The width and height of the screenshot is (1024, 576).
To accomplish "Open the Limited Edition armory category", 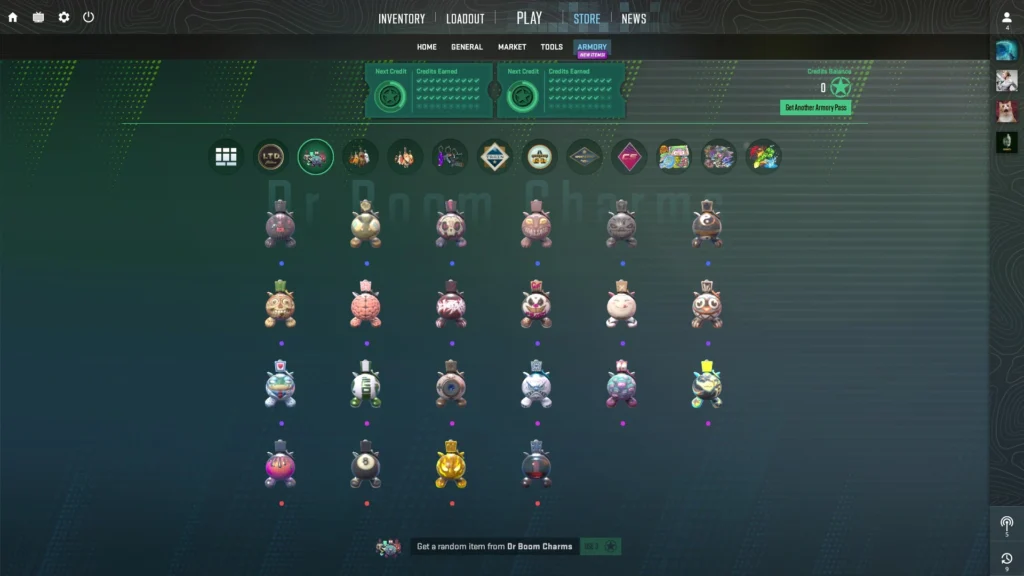I will point(271,156).
